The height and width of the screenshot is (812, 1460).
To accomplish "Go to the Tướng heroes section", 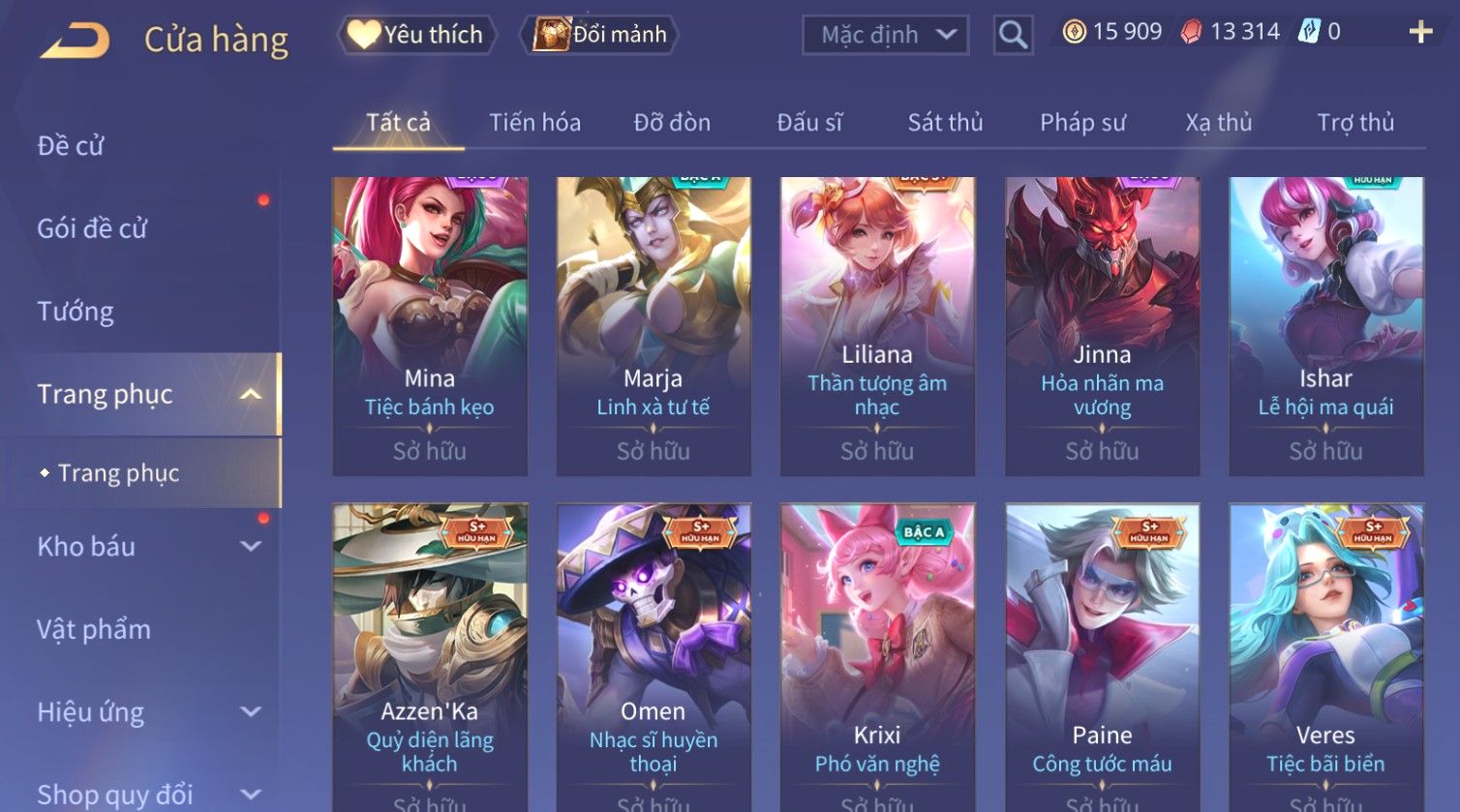I will pos(76,312).
